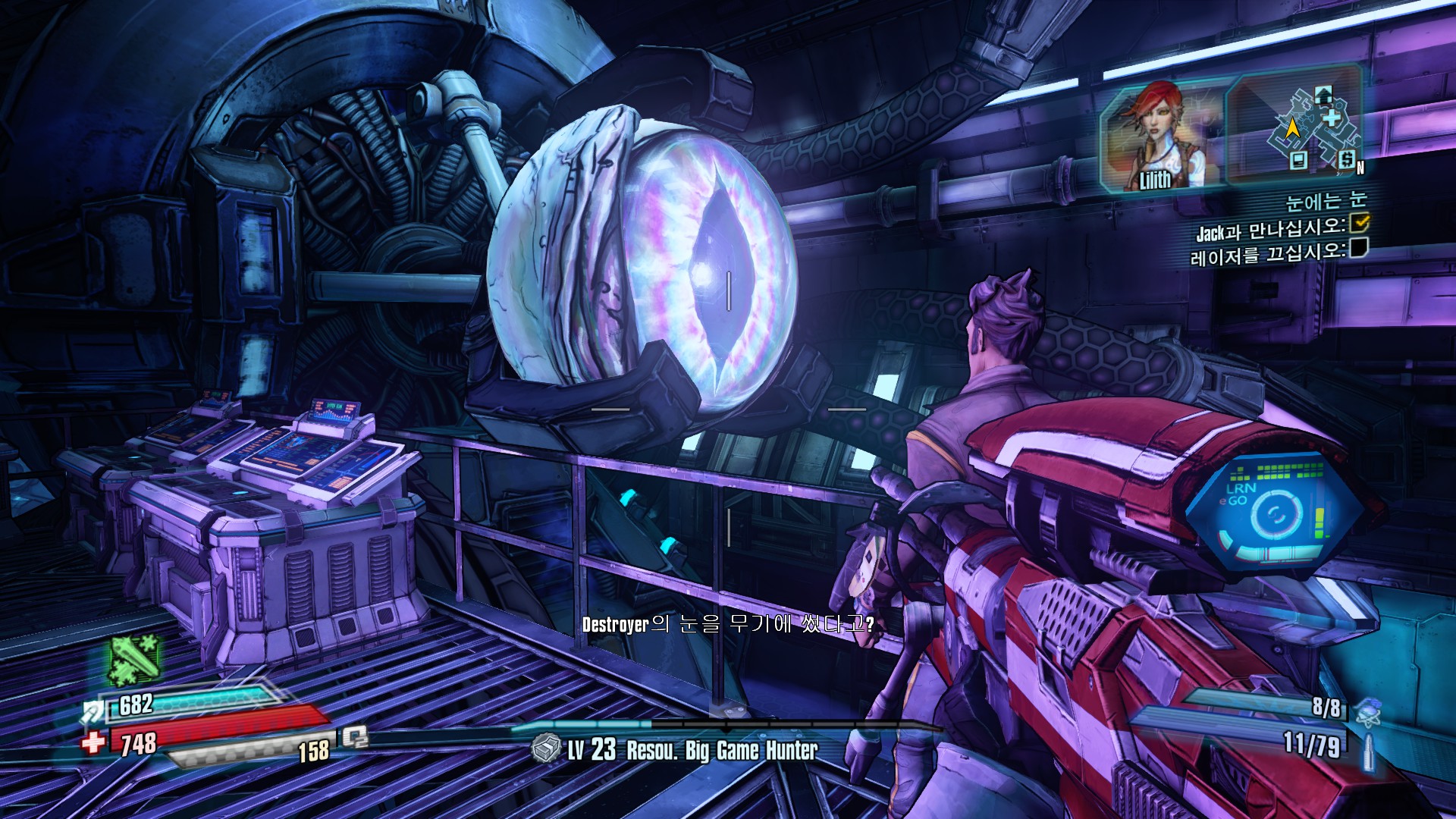Click the red cross health icon
Image resolution: width=1456 pixels, height=819 pixels.
click(94, 741)
